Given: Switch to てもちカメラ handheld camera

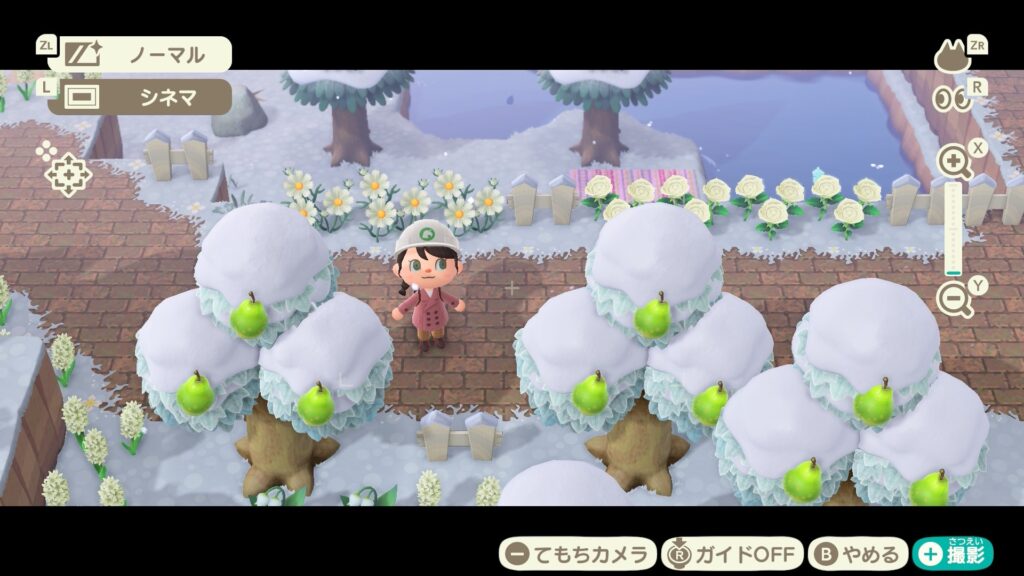Looking at the screenshot, I should [577, 553].
